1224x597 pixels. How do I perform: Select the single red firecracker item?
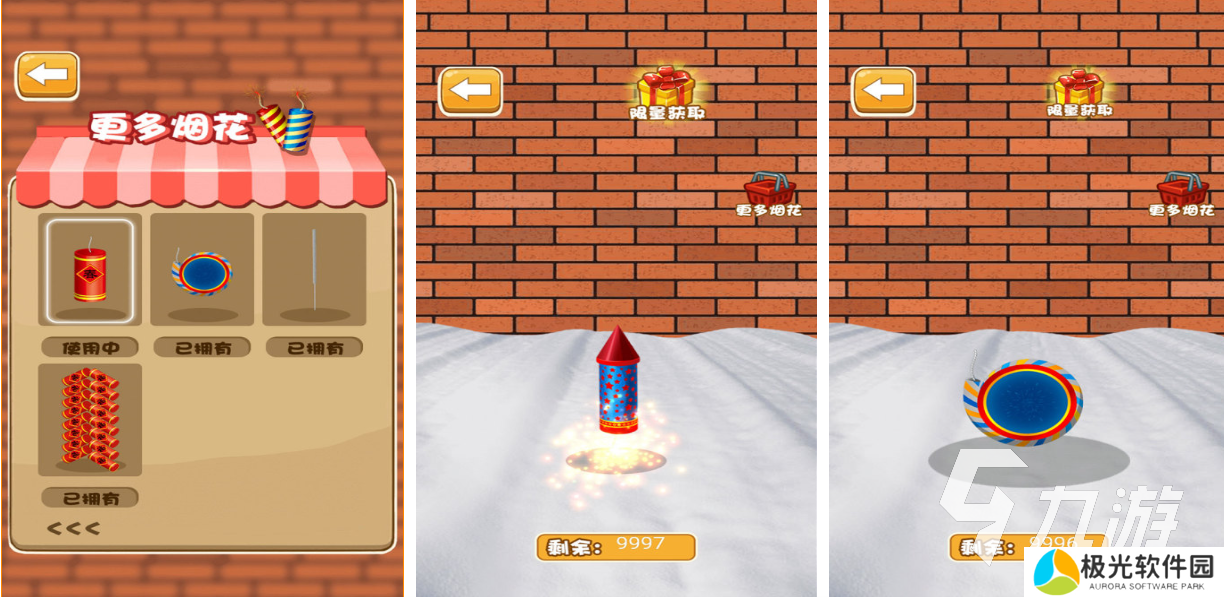(90, 268)
